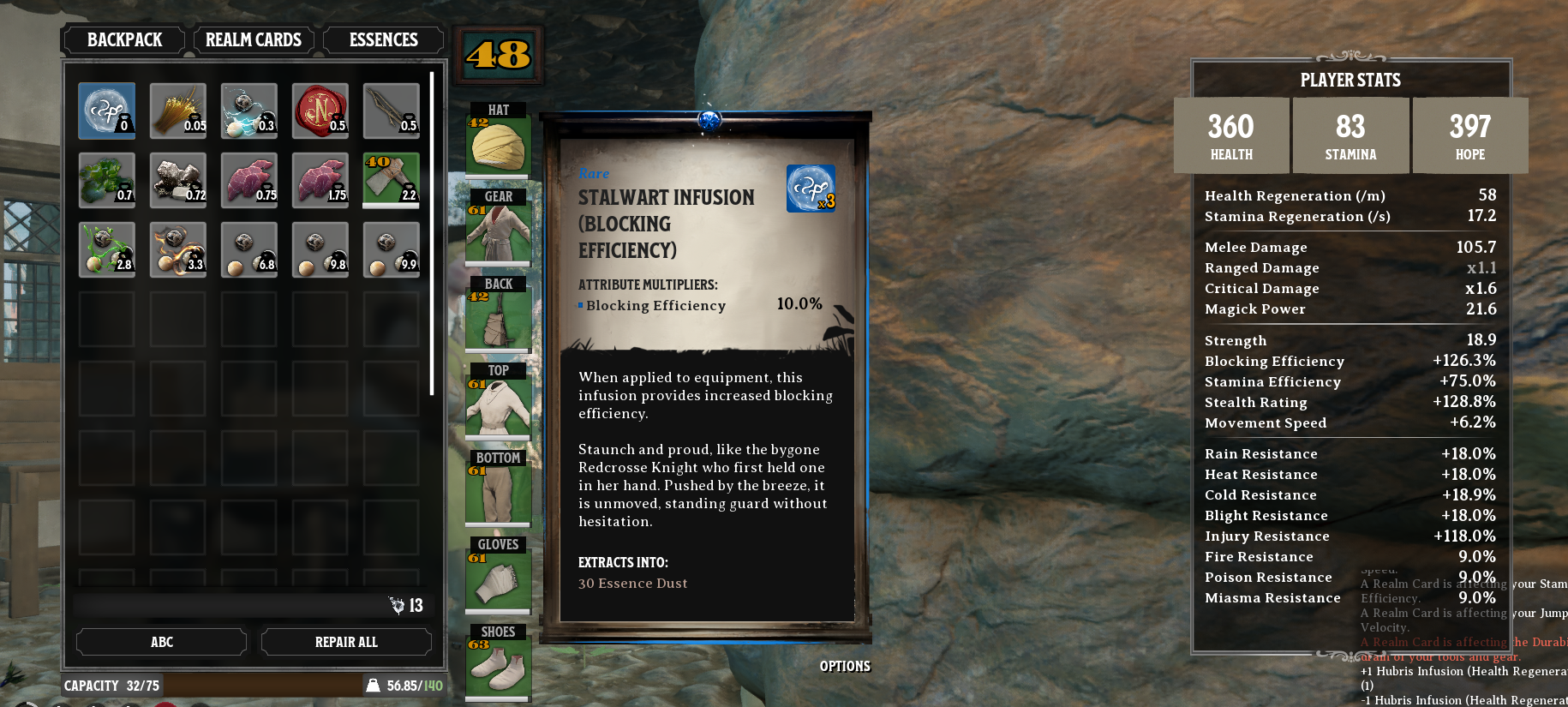This screenshot has height=707, width=1568.
Task: Select the Stalwart Infusion slot in the backpack
Action: tap(106, 111)
